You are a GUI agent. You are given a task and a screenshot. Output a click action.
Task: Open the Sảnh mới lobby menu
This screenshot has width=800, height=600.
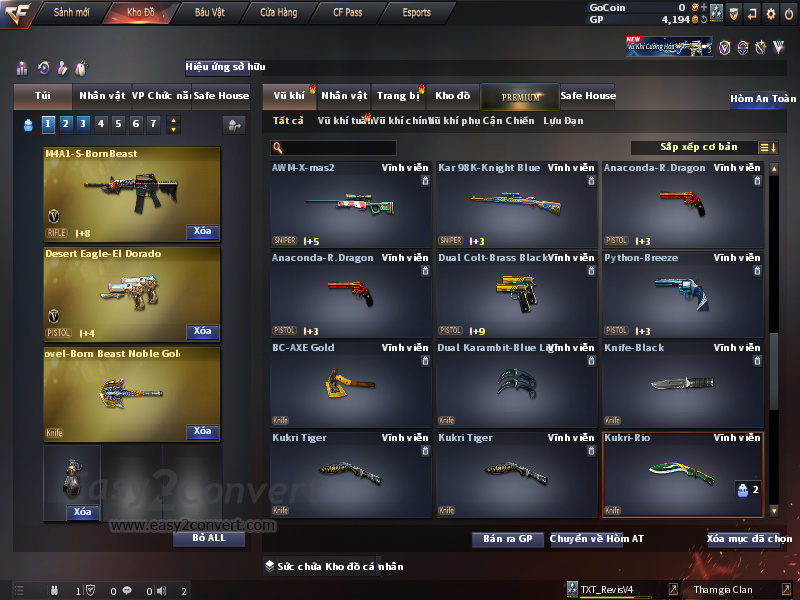(x=71, y=13)
